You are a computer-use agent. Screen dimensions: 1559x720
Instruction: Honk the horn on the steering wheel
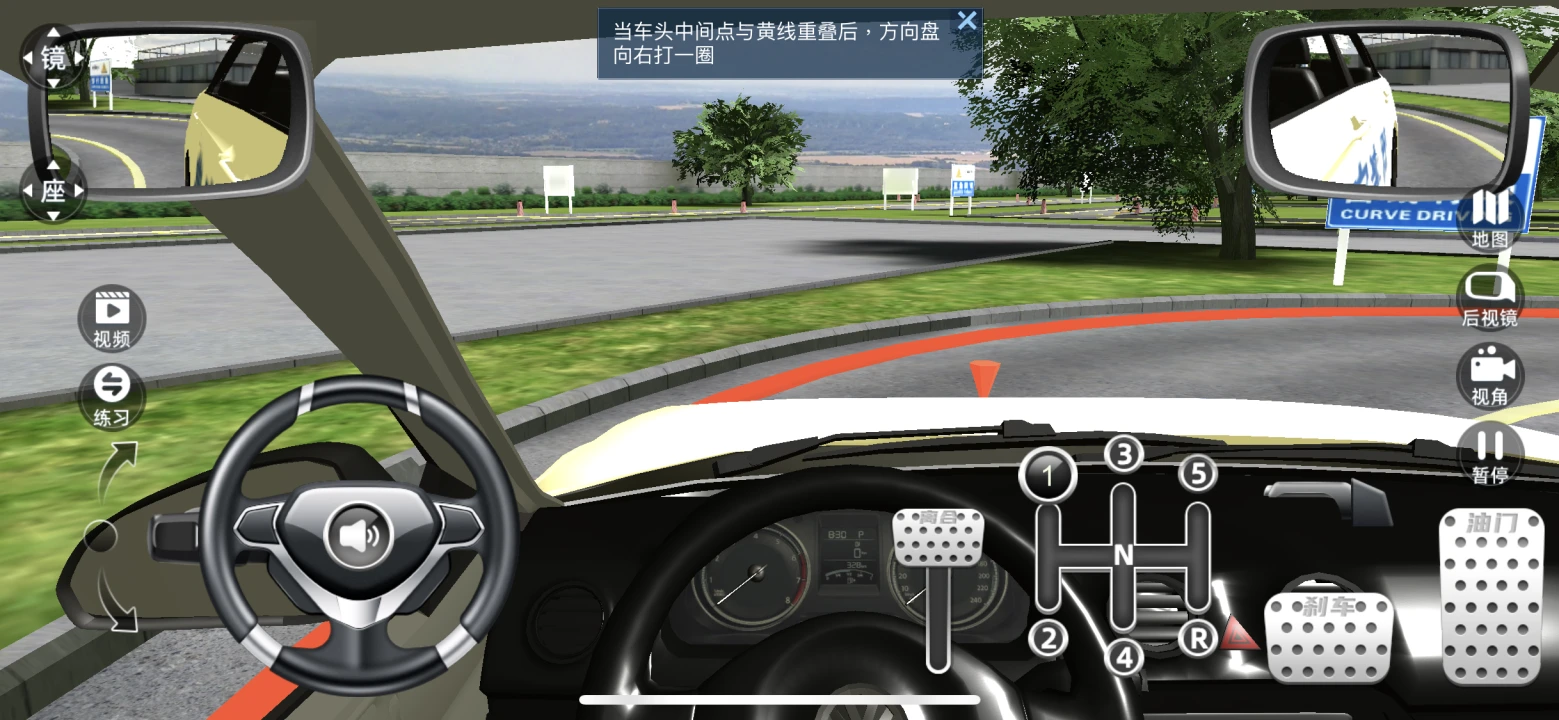coord(359,537)
